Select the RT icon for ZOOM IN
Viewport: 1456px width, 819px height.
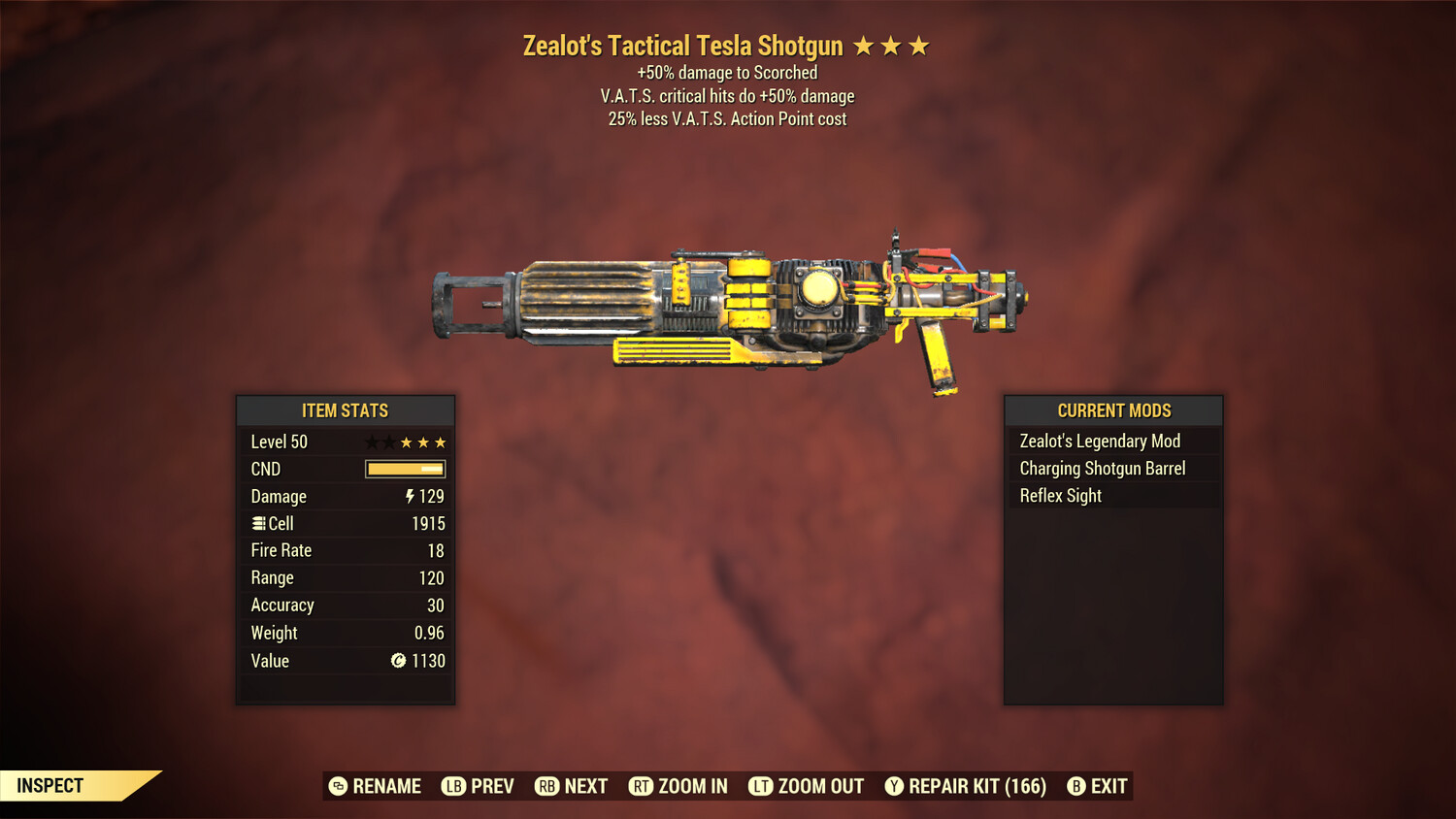coord(642,786)
